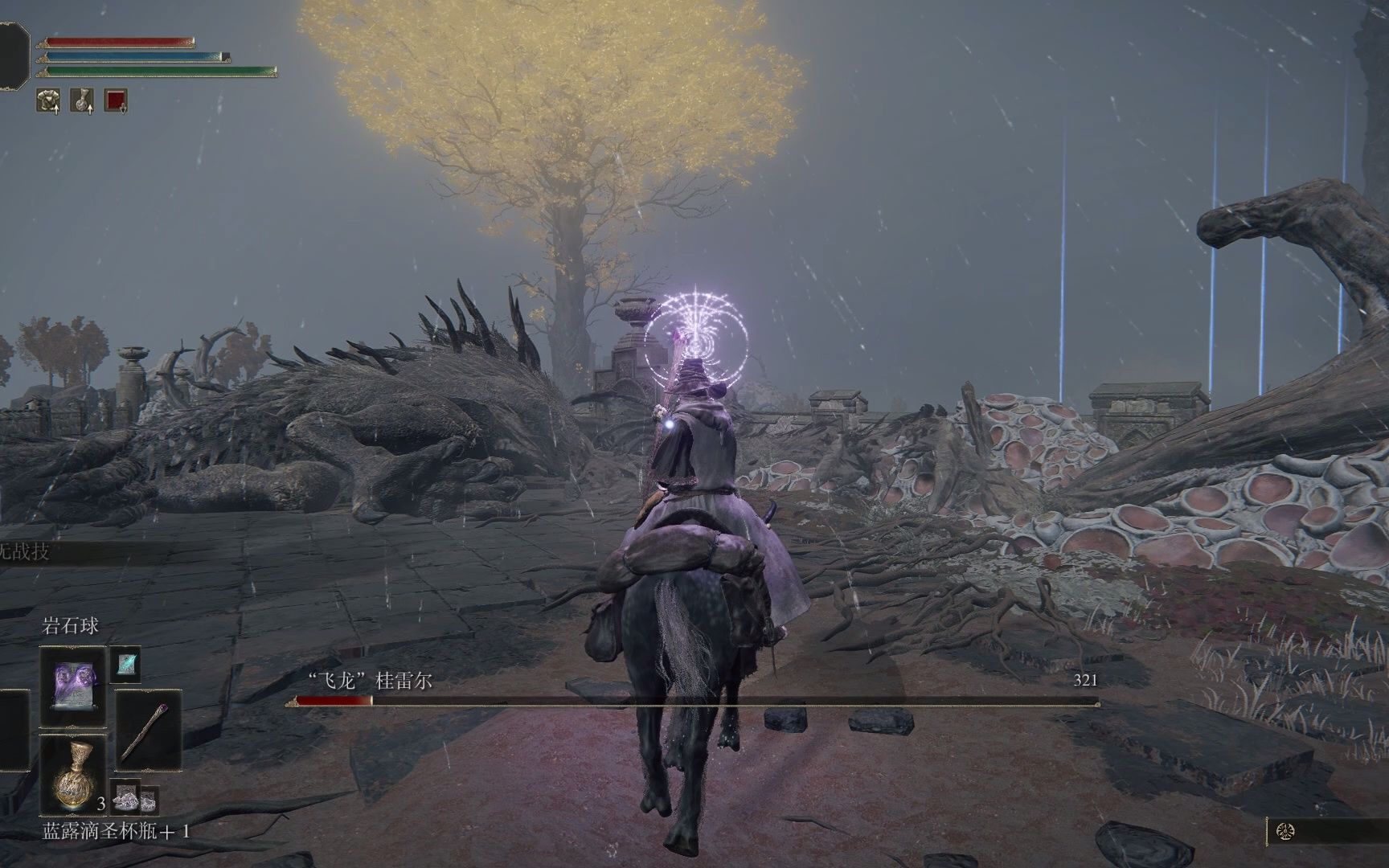The height and width of the screenshot is (868, 1389).
Task: Click the next-spell preview scroll icon
Action: click(x=125, y=663)
